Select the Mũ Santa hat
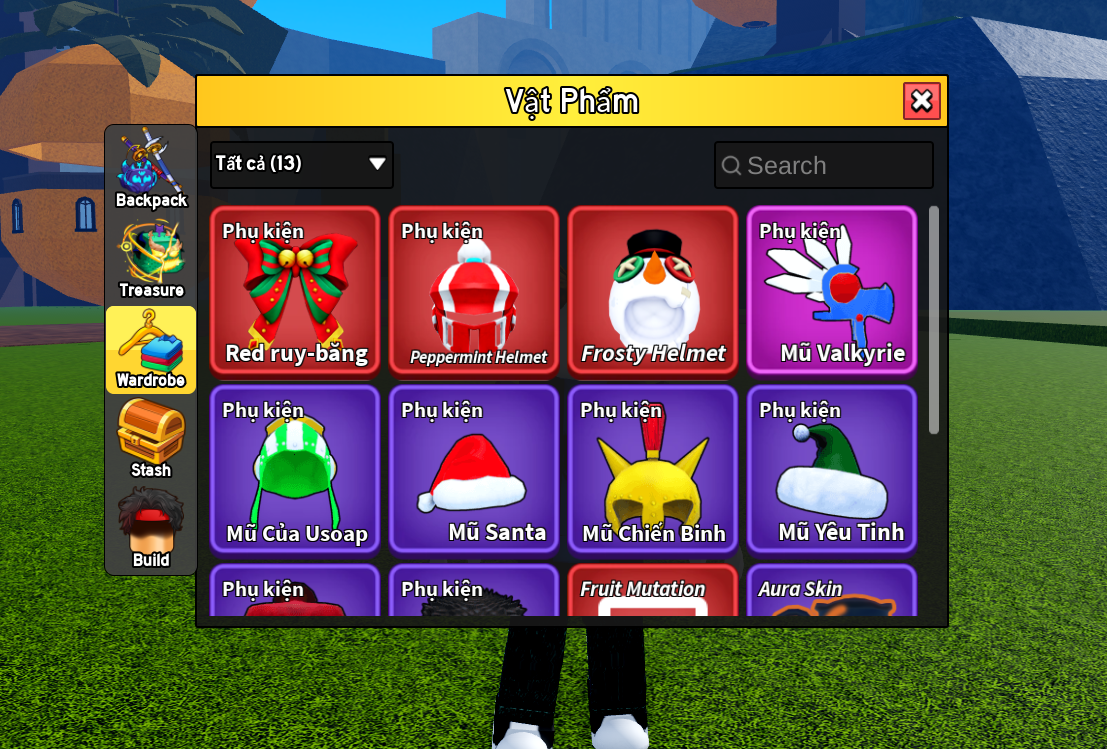Screen dimensions: 1107x749 (474, 469)
